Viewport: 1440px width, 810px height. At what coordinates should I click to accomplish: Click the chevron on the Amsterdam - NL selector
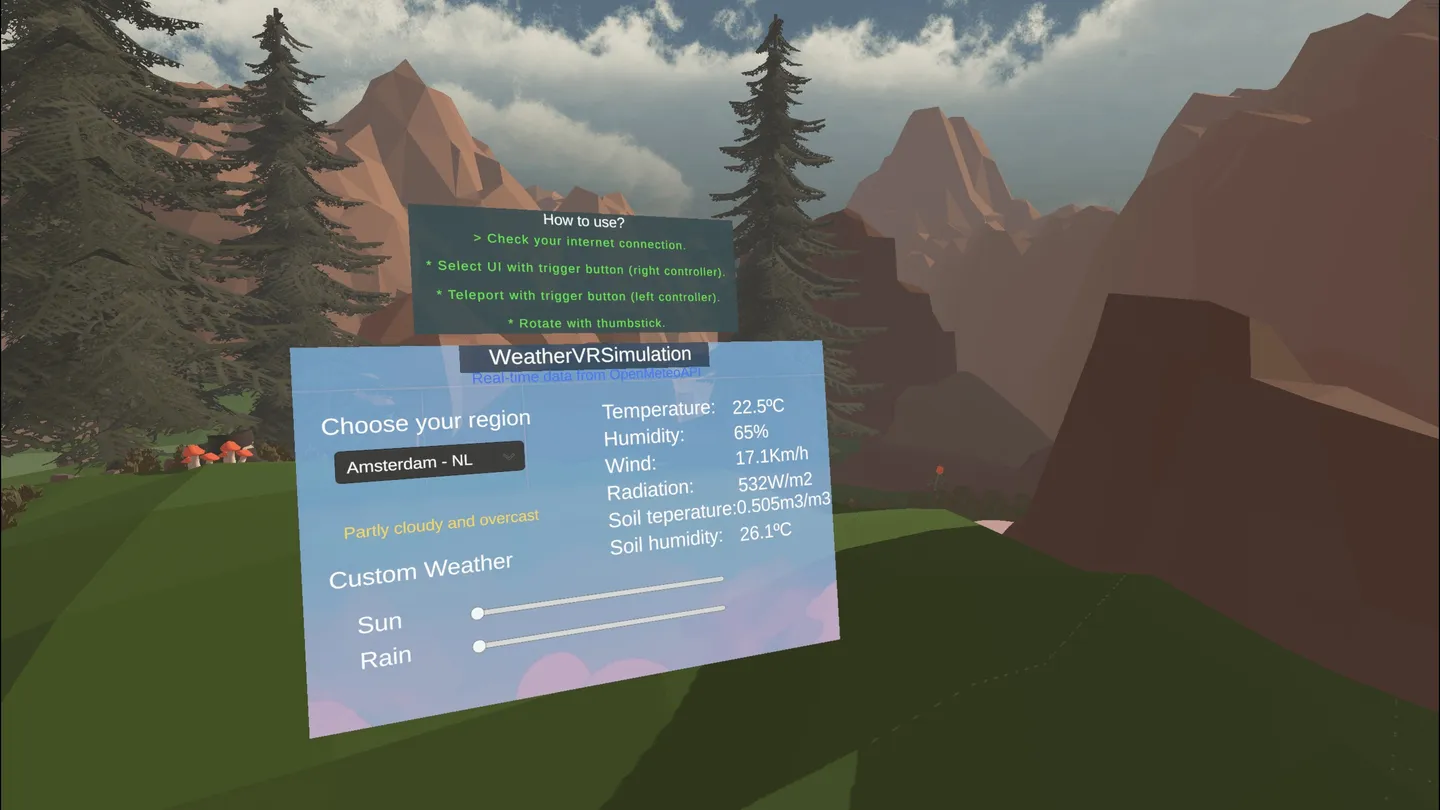coord(509,457)
